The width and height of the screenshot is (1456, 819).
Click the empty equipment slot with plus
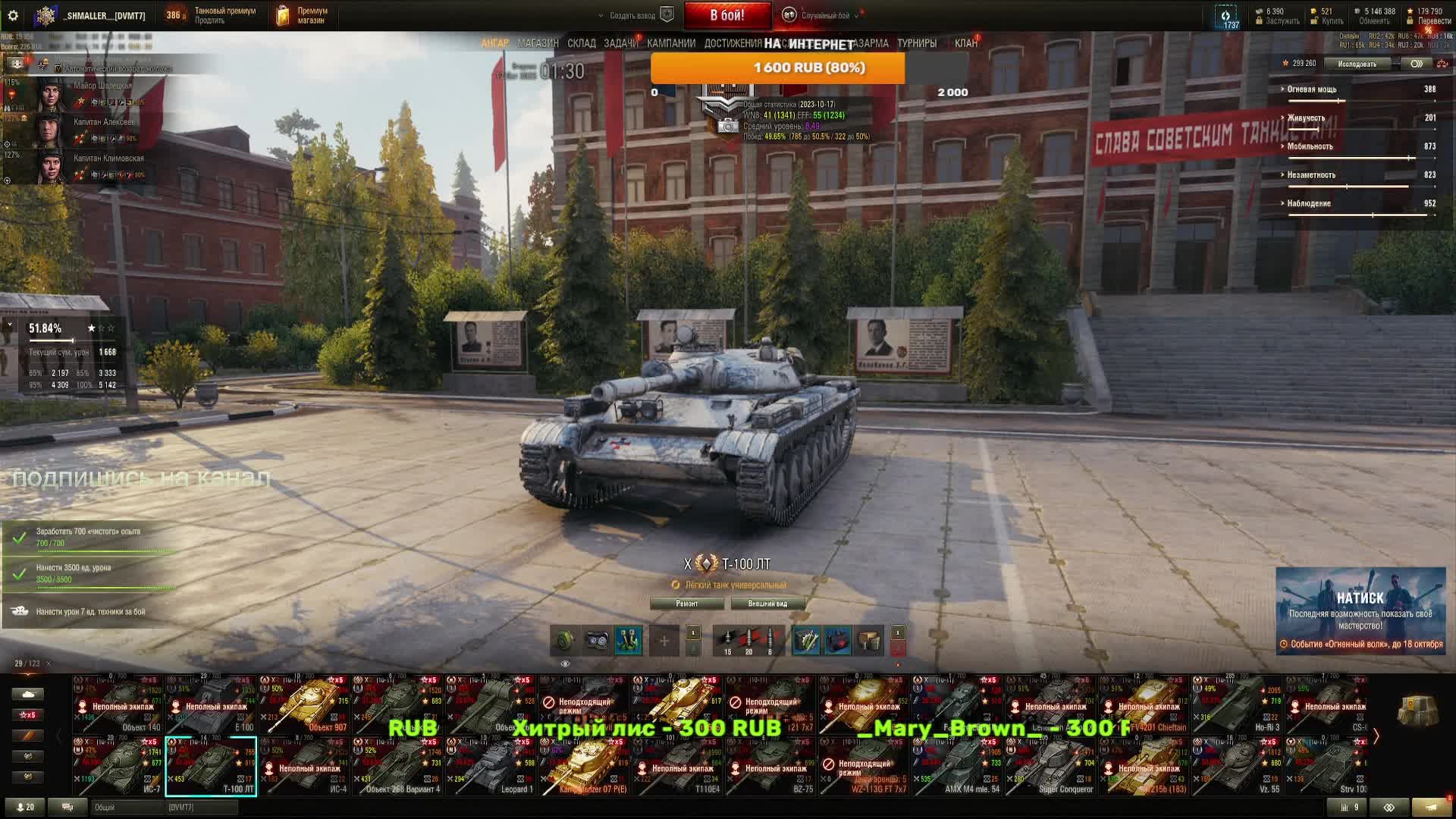pos(664,642)
